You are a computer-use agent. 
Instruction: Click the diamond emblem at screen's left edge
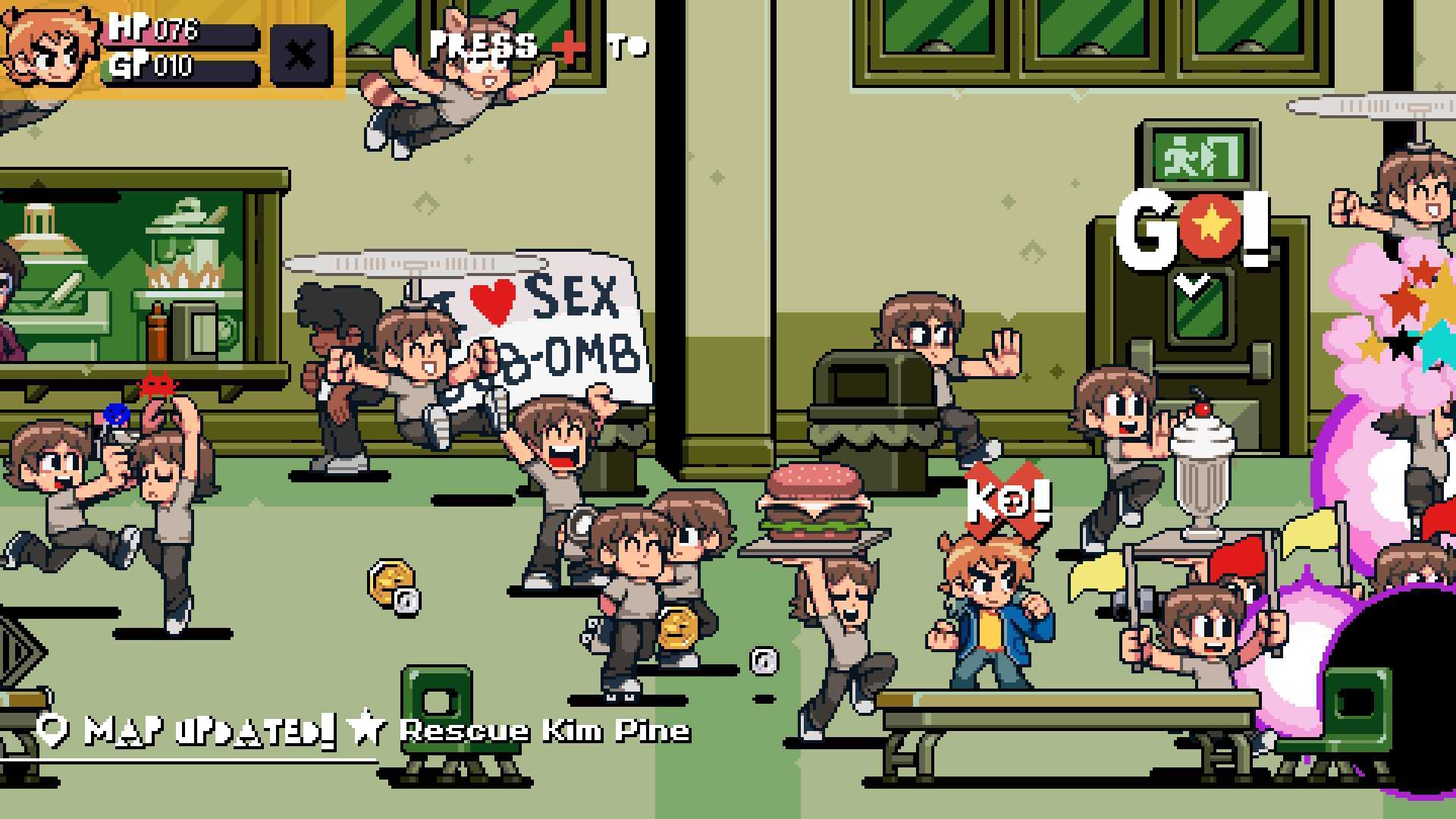(15, 651)
